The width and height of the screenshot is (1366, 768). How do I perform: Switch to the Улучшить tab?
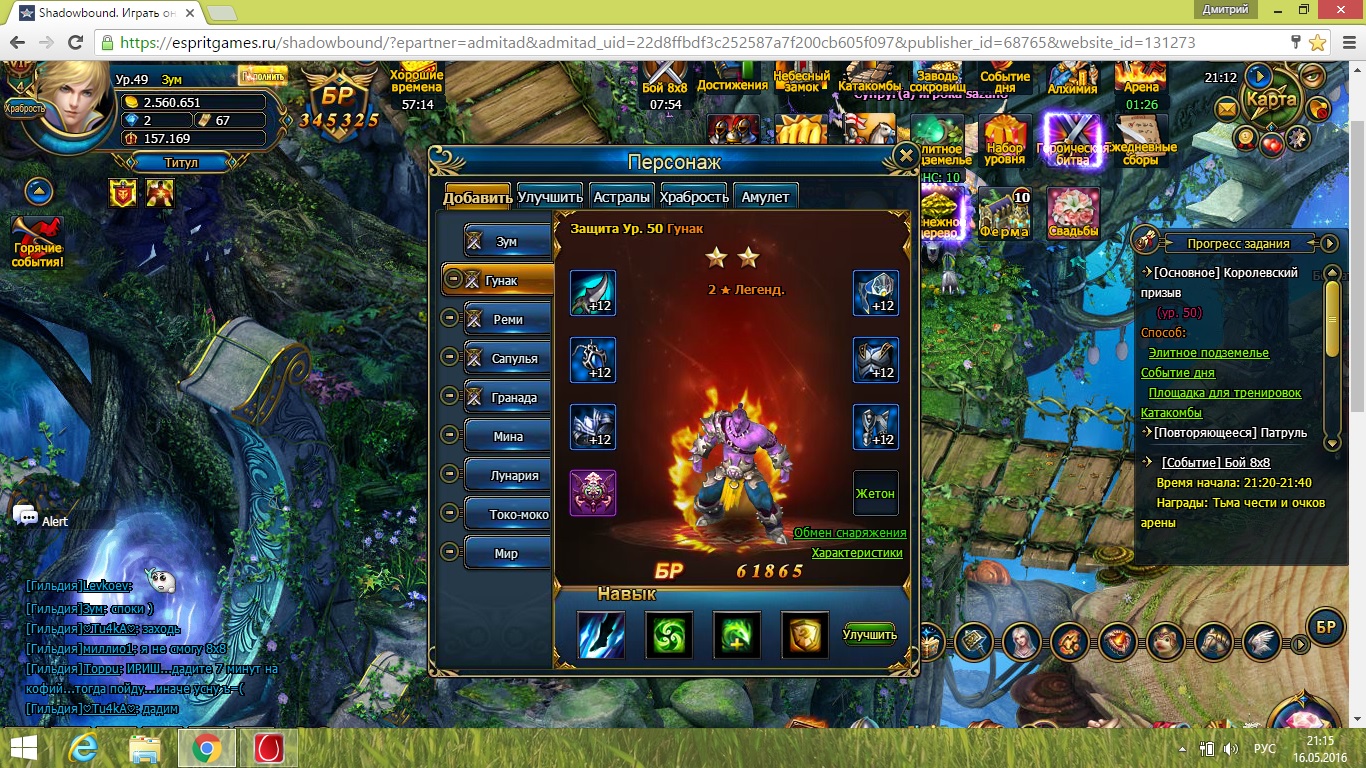point(550,197)
